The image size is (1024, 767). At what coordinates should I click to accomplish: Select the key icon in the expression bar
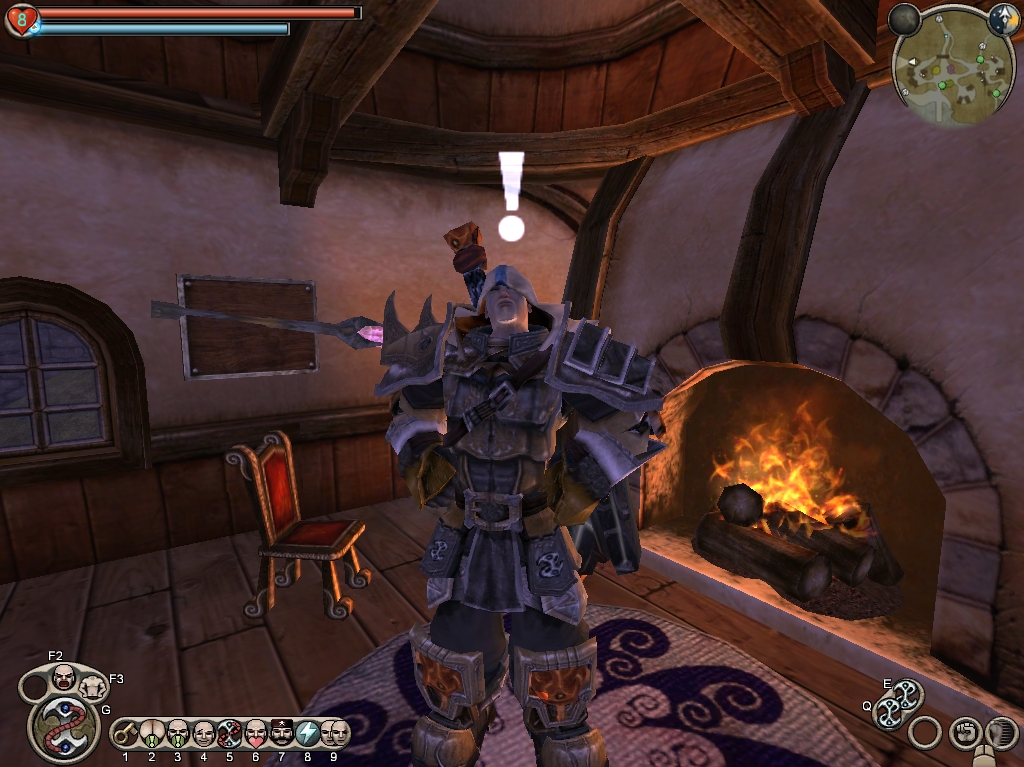point(126,734)
